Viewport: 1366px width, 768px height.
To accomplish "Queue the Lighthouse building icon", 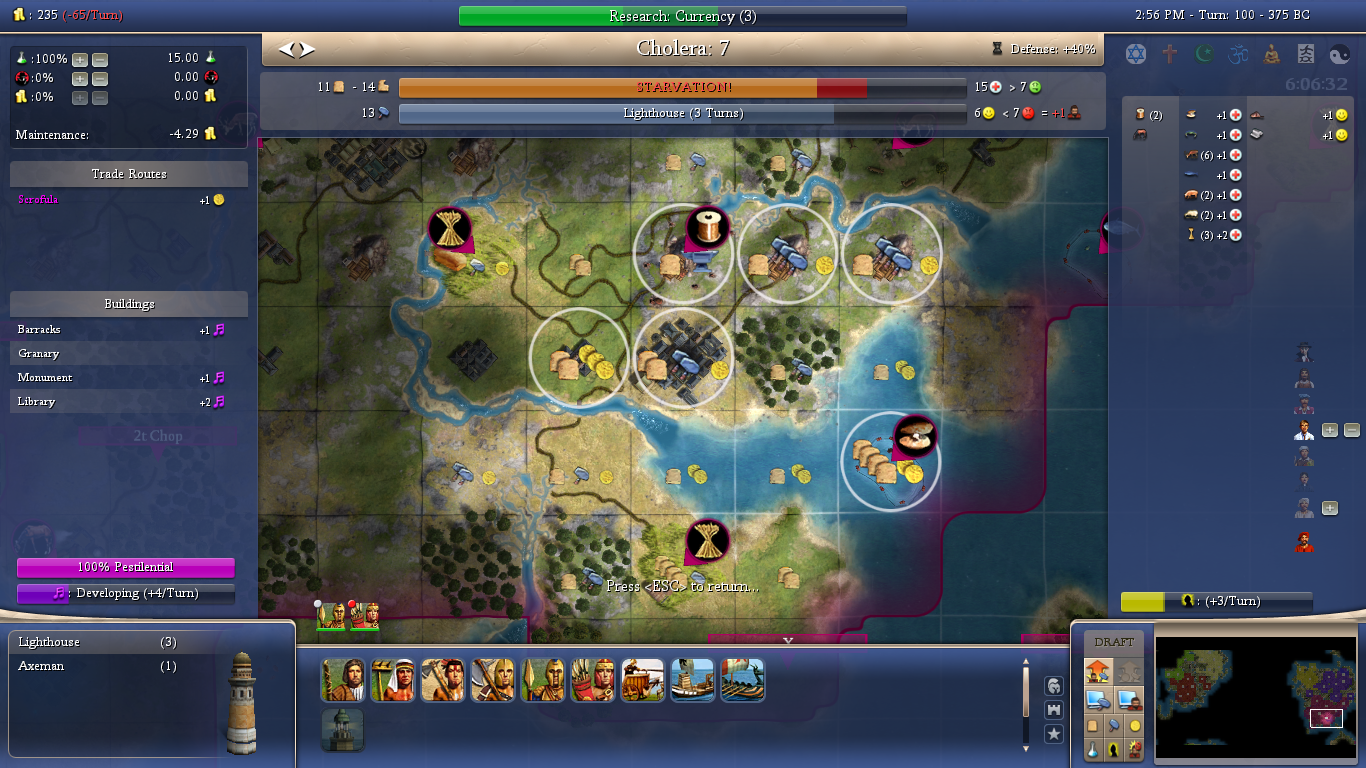I will point(342,730).
